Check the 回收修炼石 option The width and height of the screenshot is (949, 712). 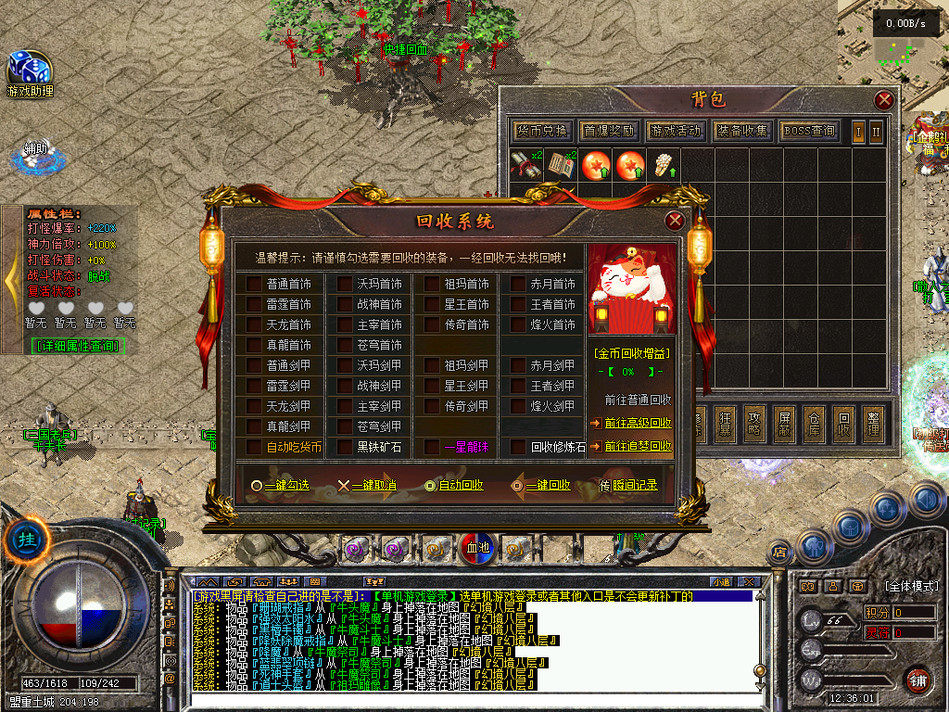518,447
